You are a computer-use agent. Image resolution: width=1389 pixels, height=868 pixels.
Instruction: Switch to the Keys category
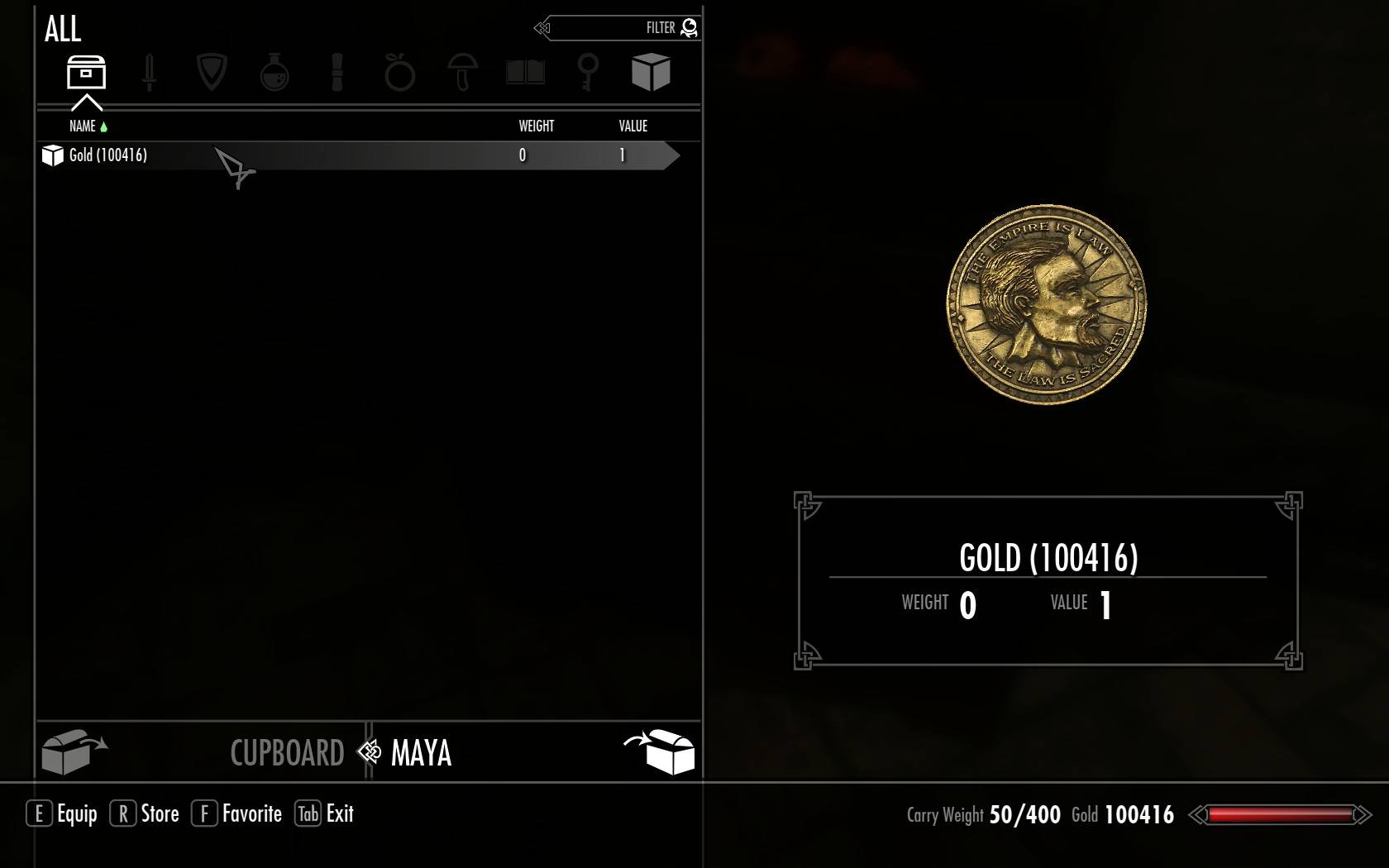588,73
